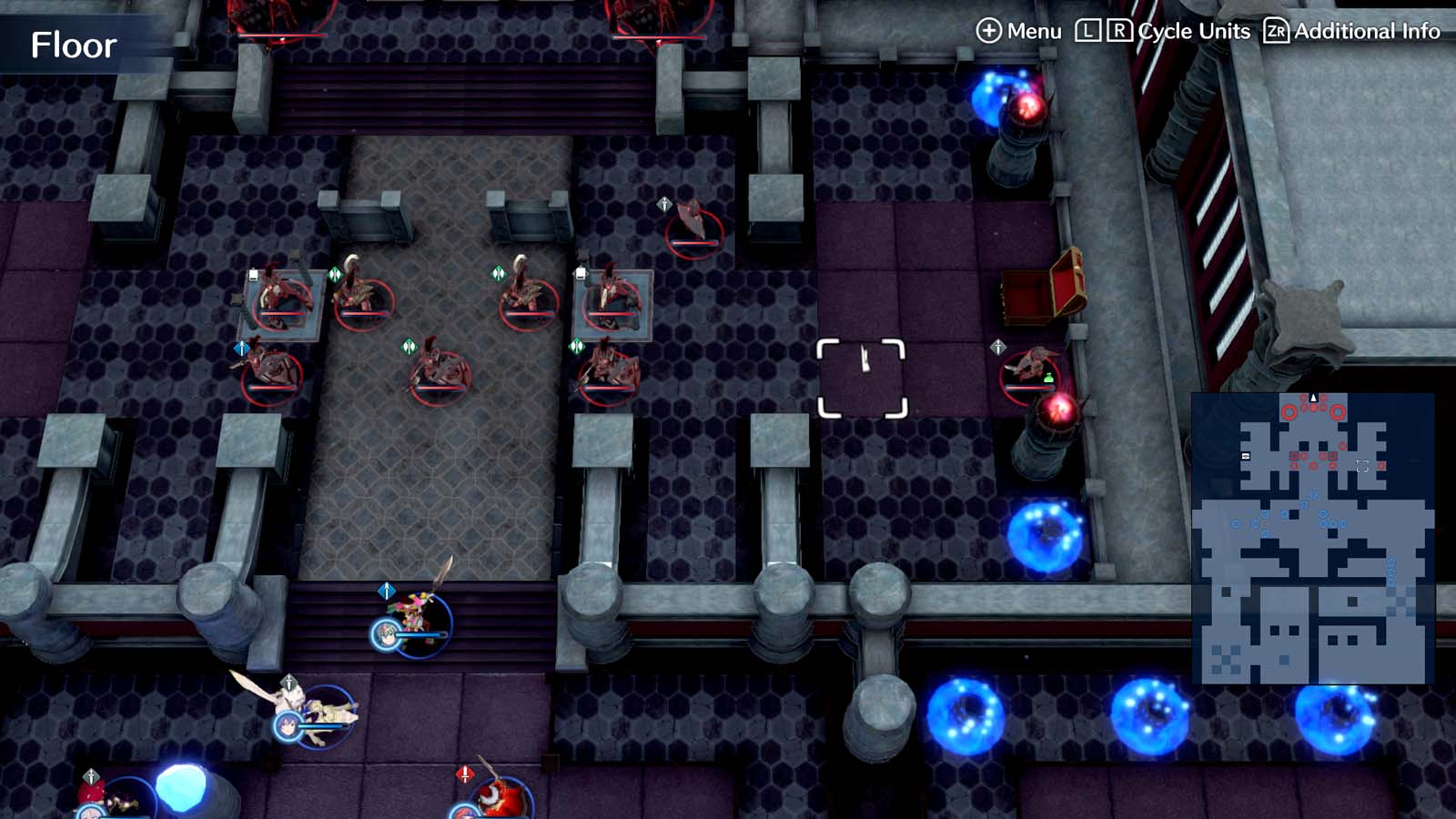Expand the Floor header banner
Image resolution: width=1456 pixels, height=819 pixels.
click(73, 41)
